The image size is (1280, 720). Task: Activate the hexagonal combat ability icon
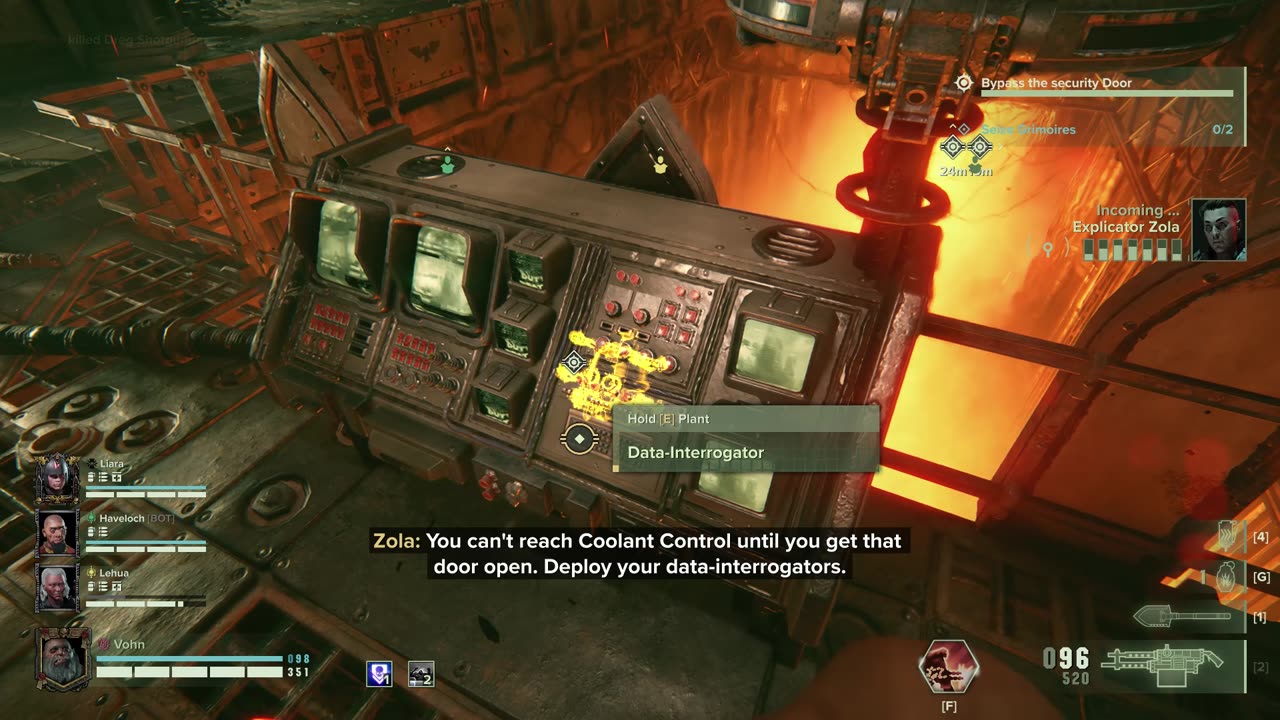click(x=947, y=667)
